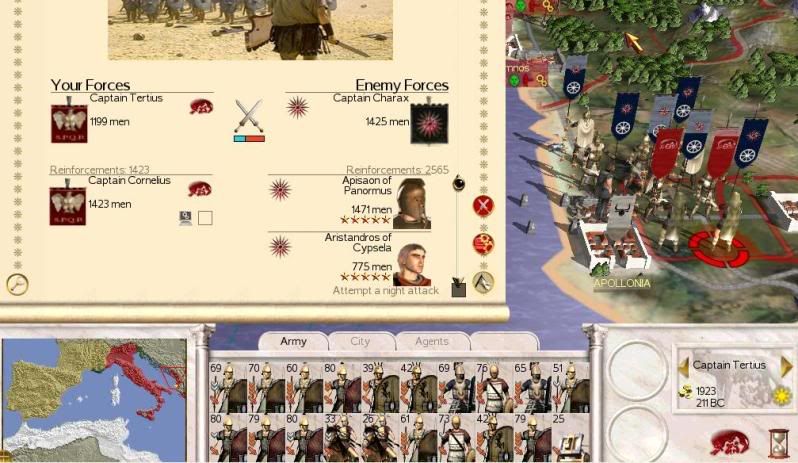Click Captain Cornelius's SPQR banner
The width and height of the screenshot is (798, 463).
(x=68, y=206)
